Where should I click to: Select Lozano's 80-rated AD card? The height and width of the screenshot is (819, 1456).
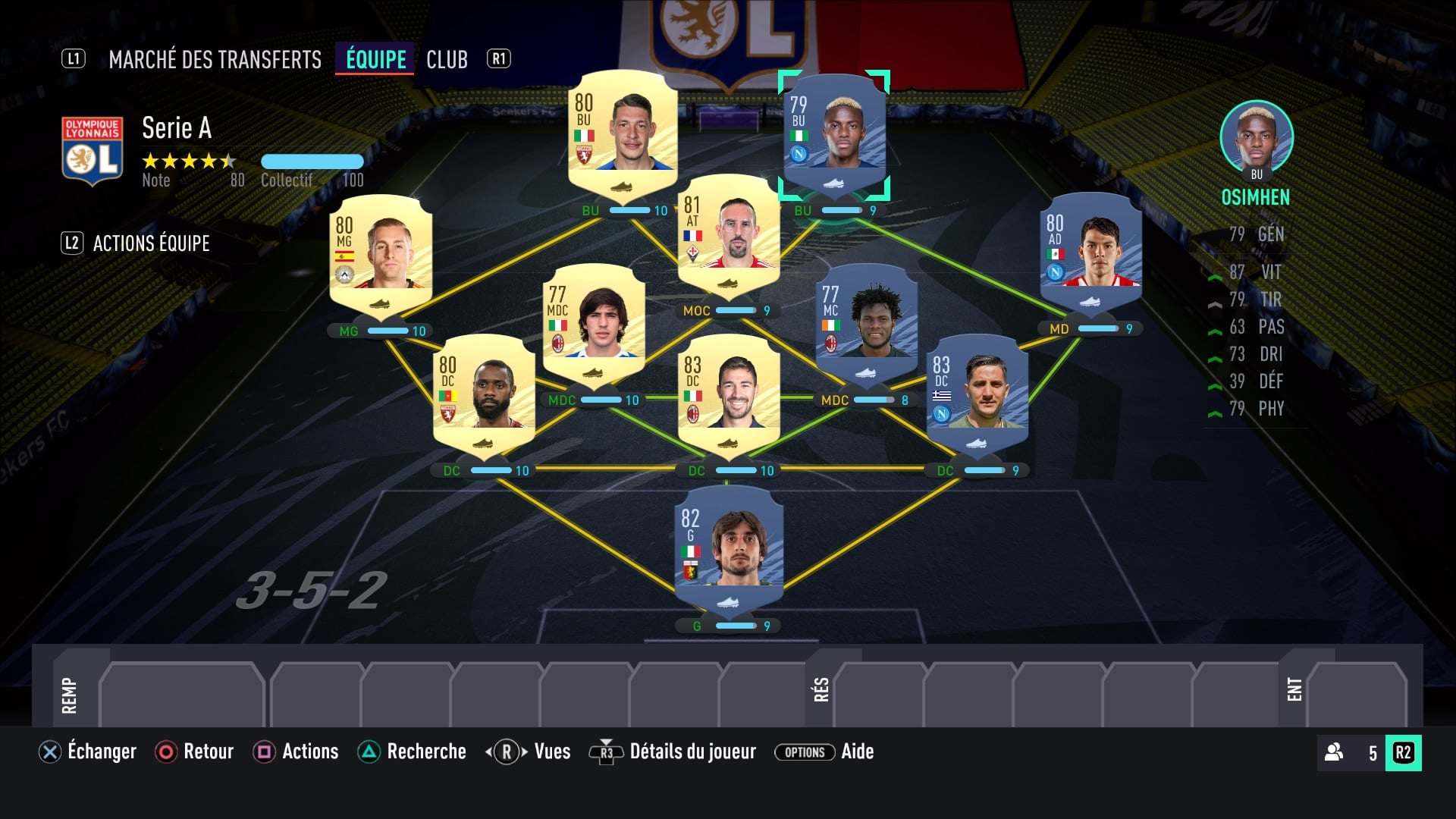coord(1090,258)
